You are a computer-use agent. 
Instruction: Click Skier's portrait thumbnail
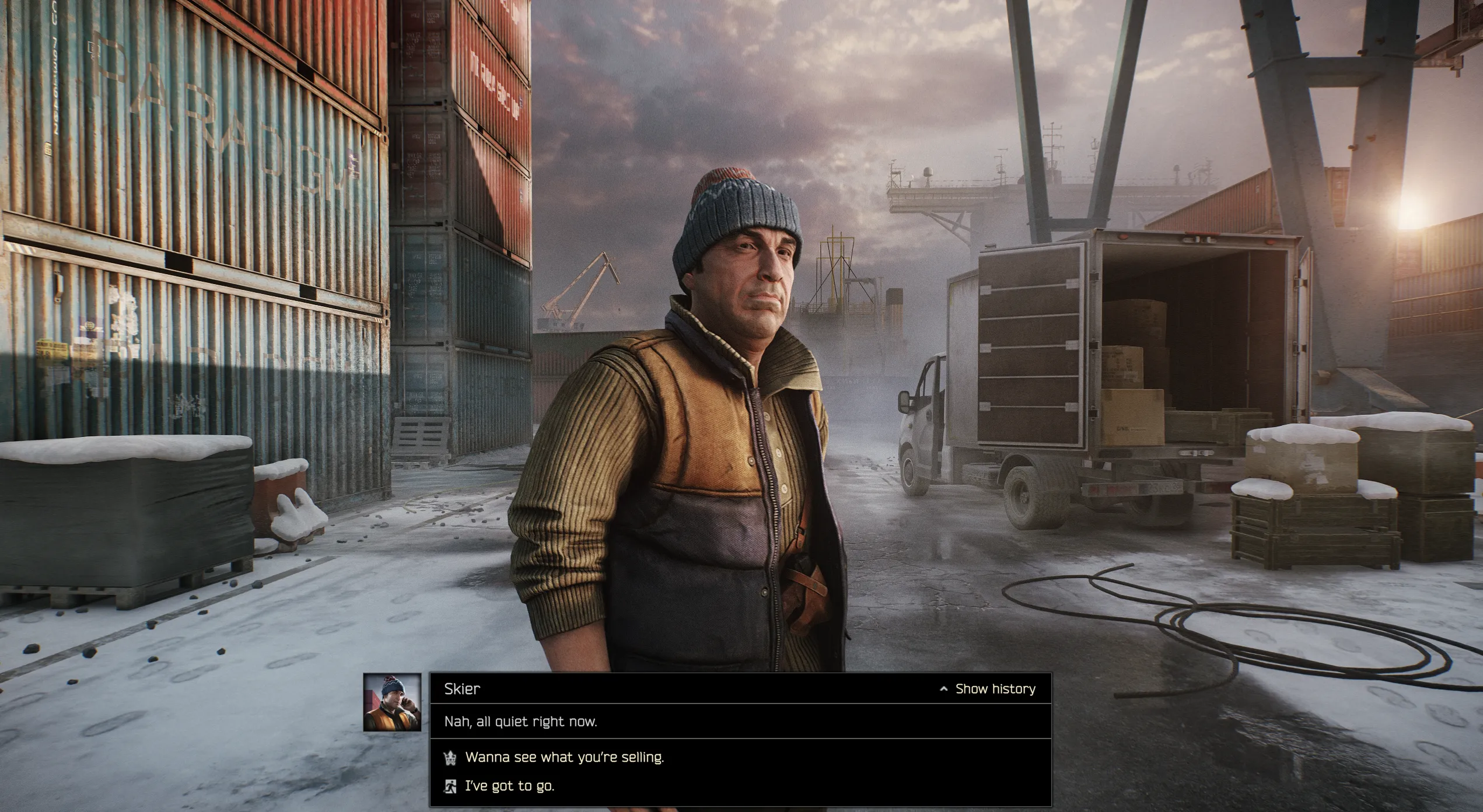coord(392,702)
